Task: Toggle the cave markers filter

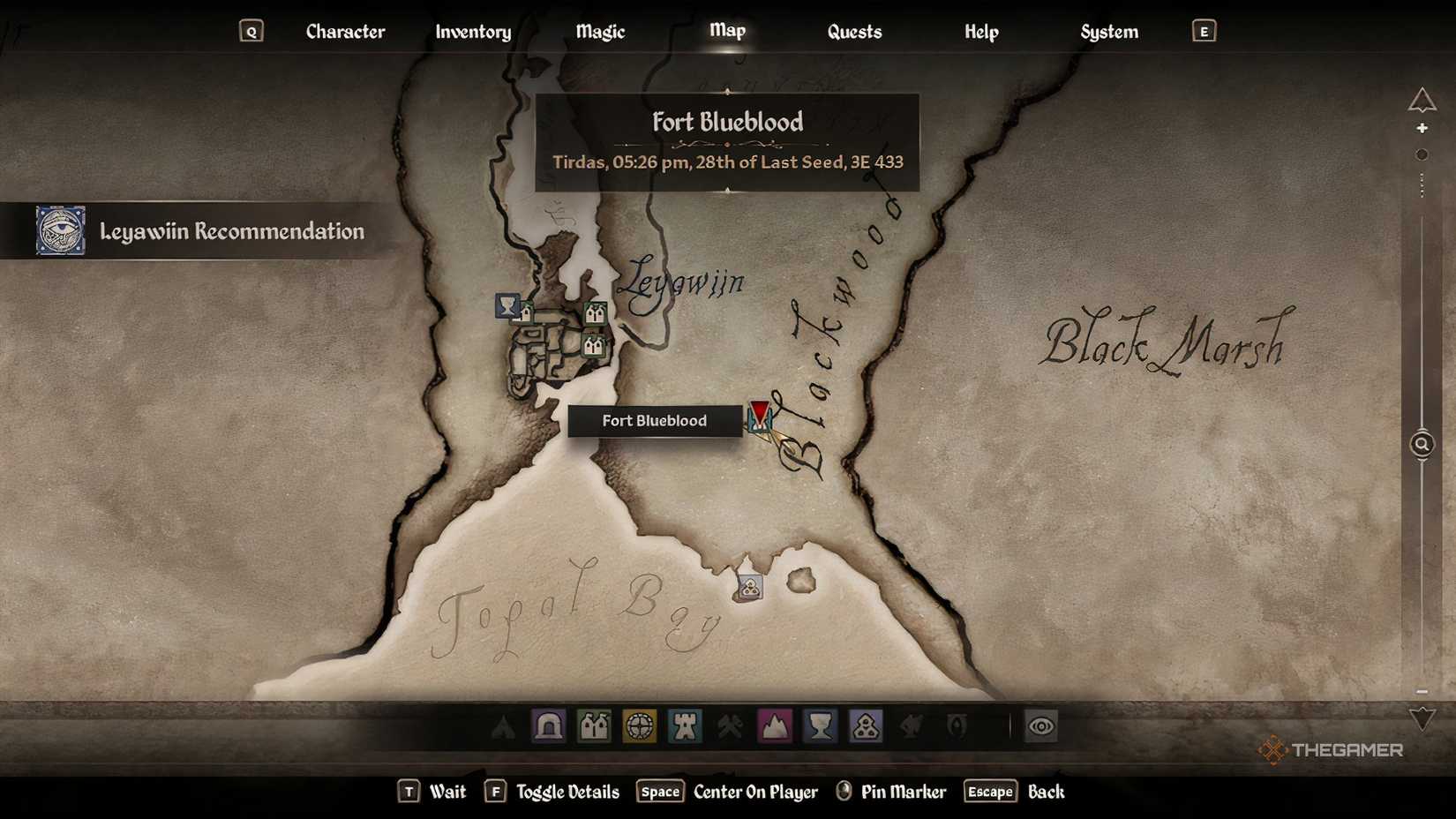Action: [x=549, y=726]
